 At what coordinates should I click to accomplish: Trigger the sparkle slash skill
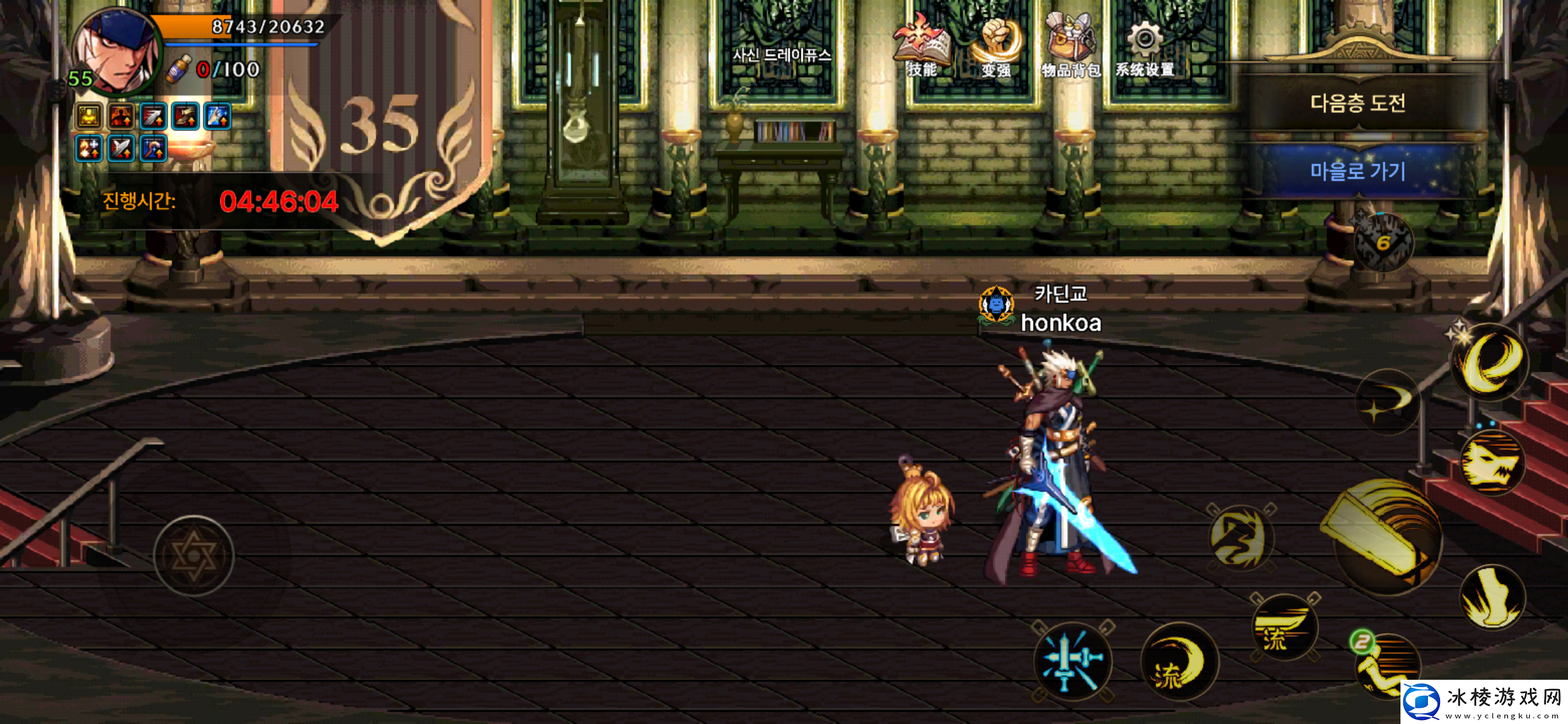pyautogui.click(x=1387, y=402)
